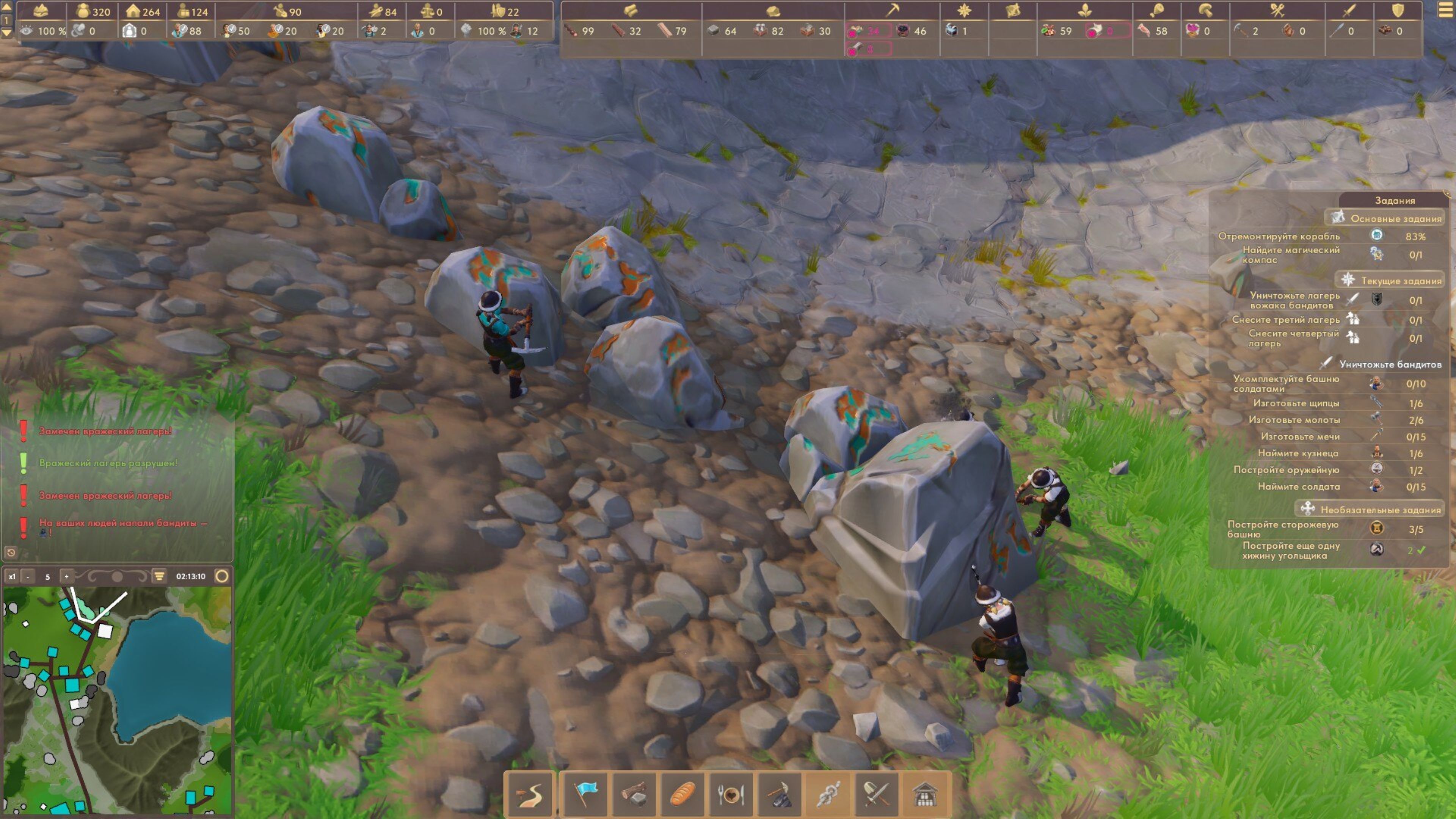Select the blue flag build category
Screen dimensions: 1456x819
coord(585,795)
